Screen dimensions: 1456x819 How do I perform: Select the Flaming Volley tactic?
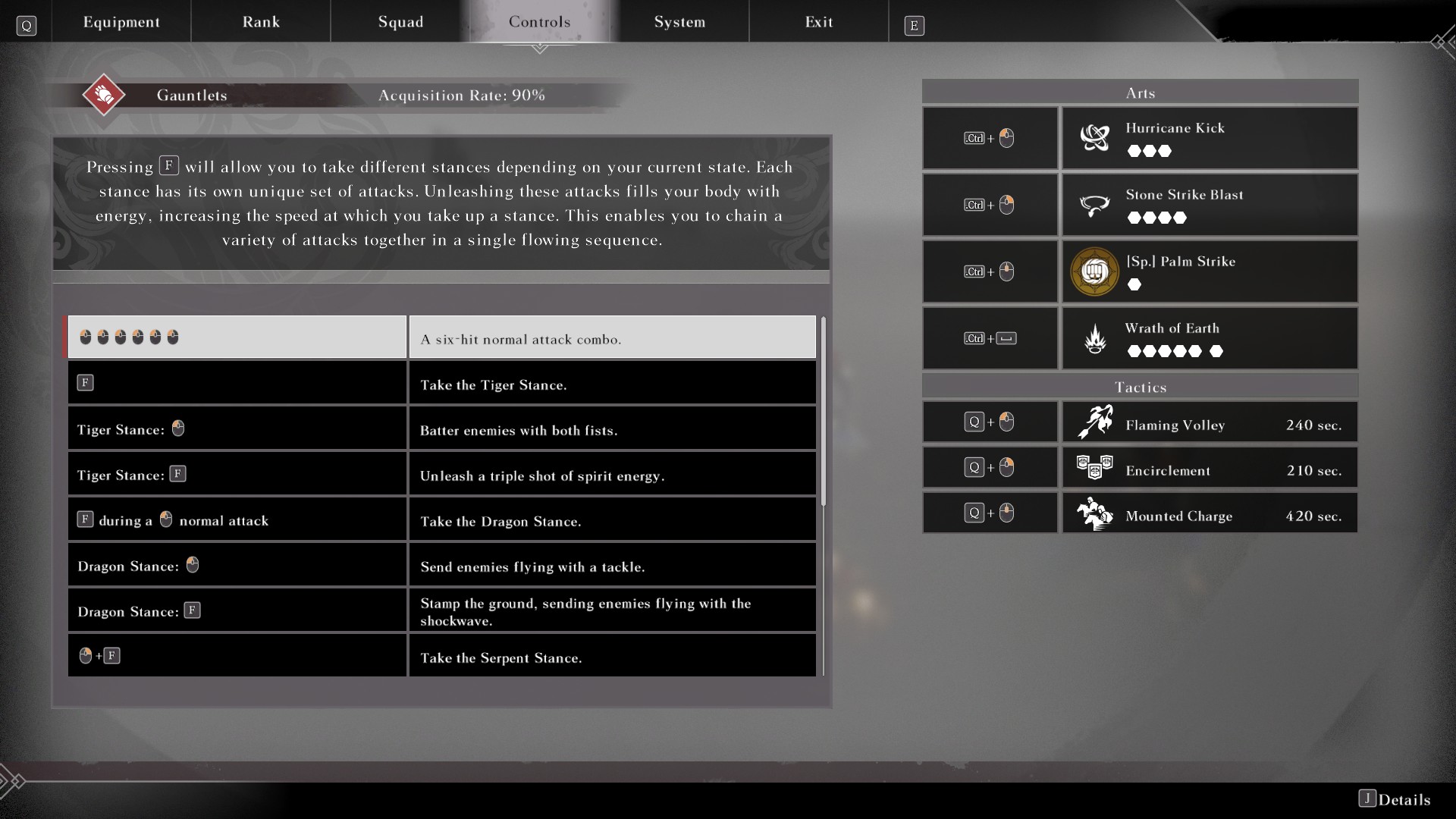click(1209, 422)
